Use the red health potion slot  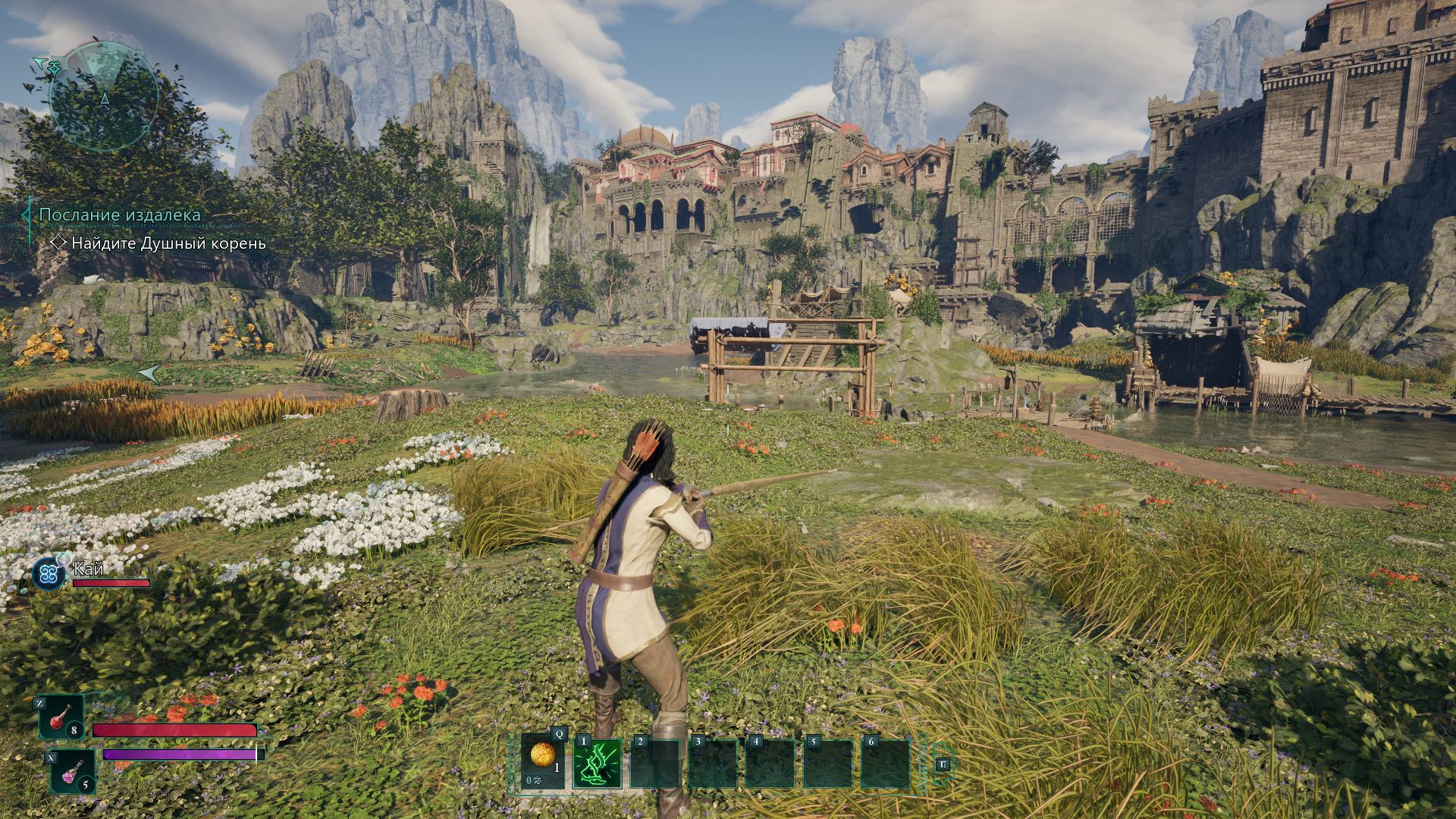tap(62, 717)
